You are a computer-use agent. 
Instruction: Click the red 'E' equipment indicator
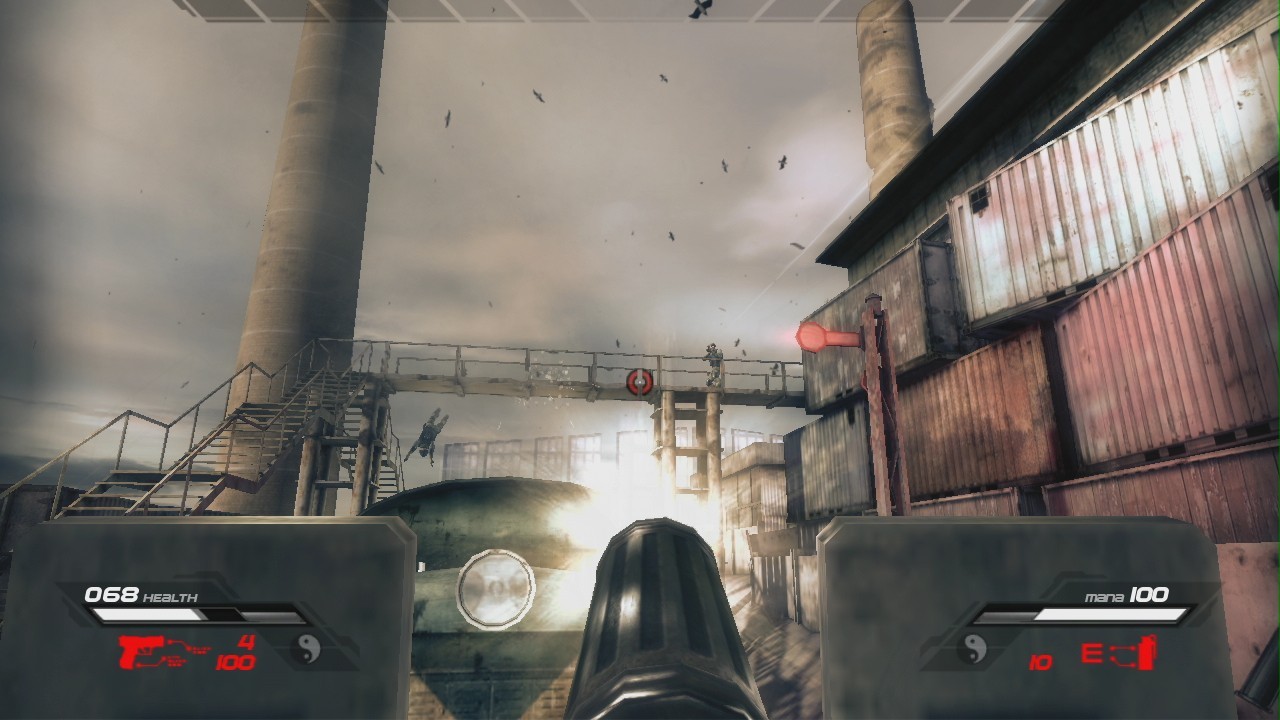coord(1092,654)
